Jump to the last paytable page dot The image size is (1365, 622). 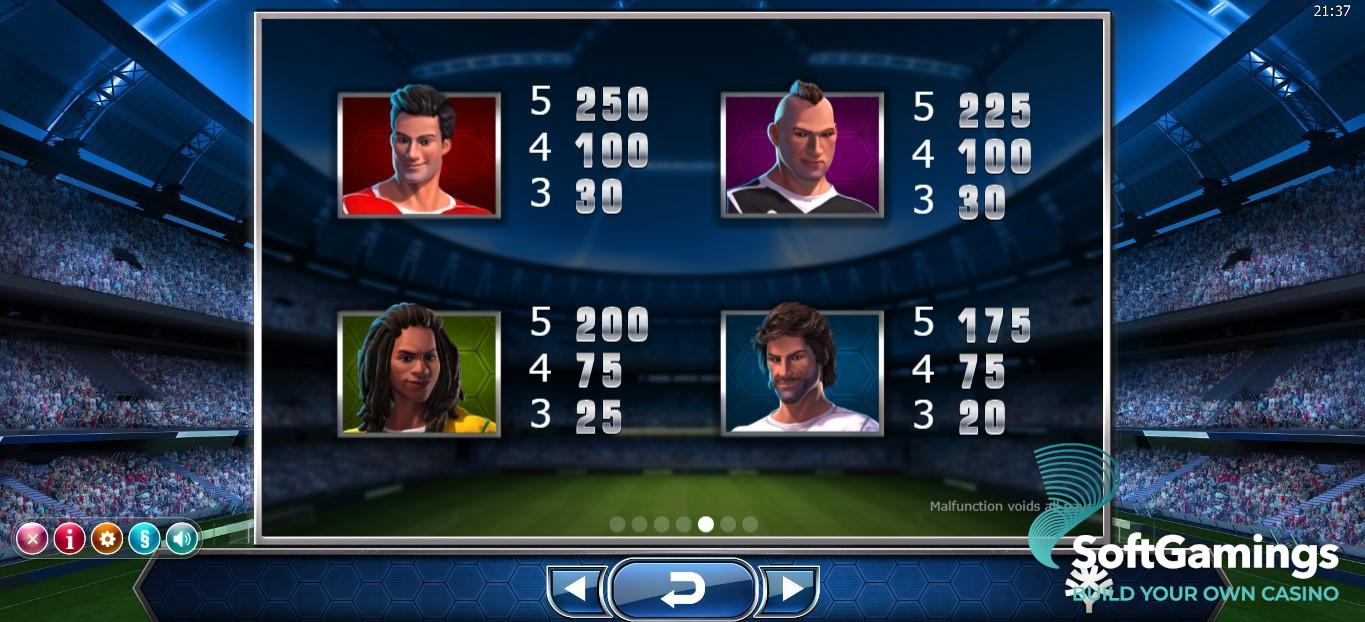[x=750, y=524]
